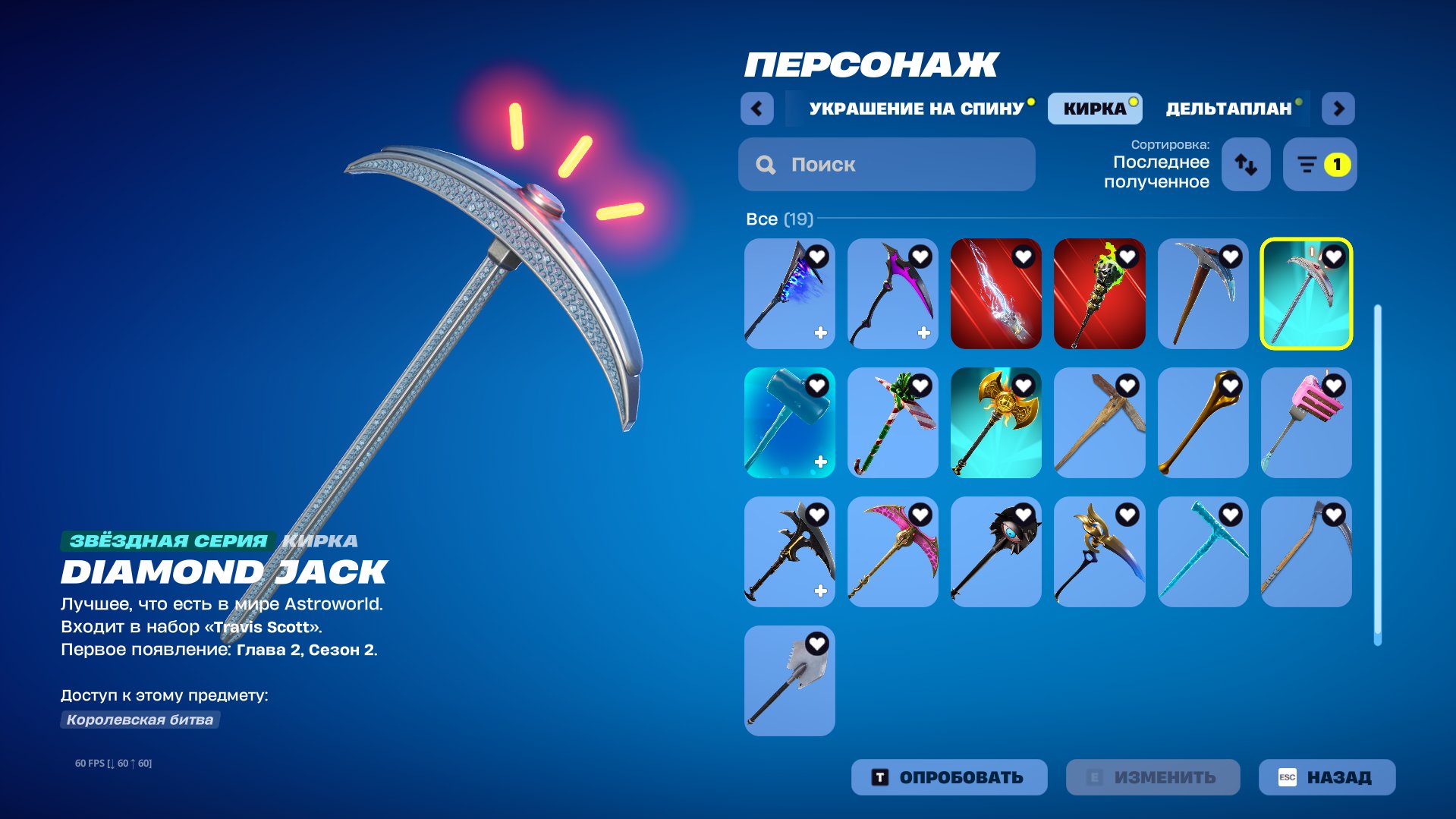This screenshot has height=819, width=1456.
Task: Switch to the ДЕЛЬТАПЛАН tab
Action: (1227, 108)
